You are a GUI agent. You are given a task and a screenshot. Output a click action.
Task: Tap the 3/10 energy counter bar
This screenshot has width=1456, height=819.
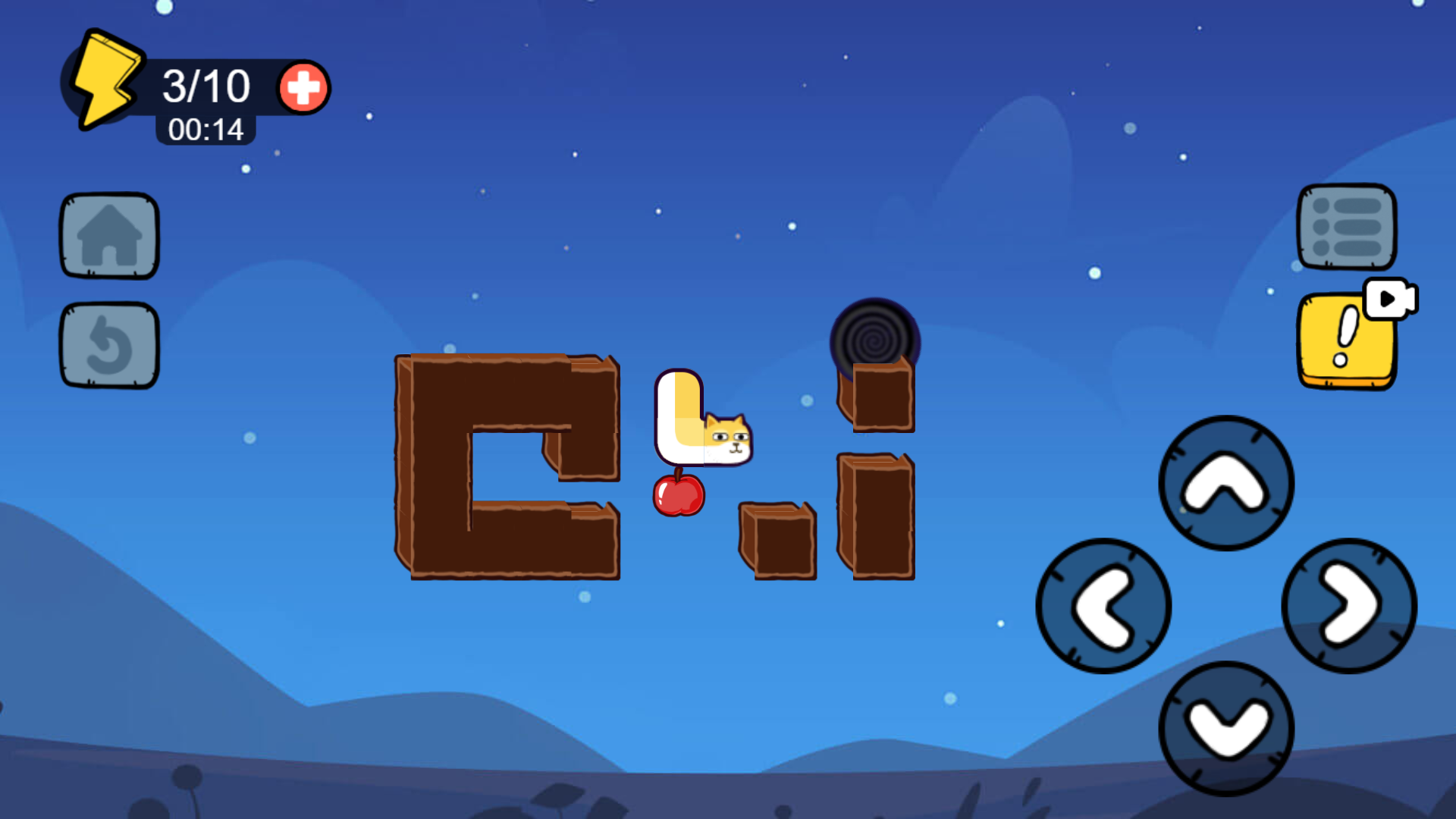(206, 85)
